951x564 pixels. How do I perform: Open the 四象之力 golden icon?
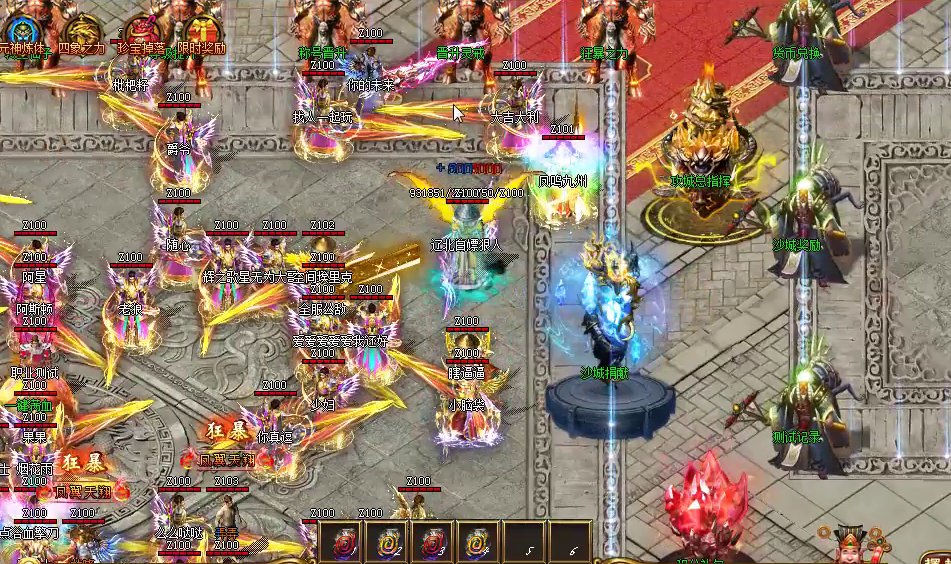coord(83,30)
